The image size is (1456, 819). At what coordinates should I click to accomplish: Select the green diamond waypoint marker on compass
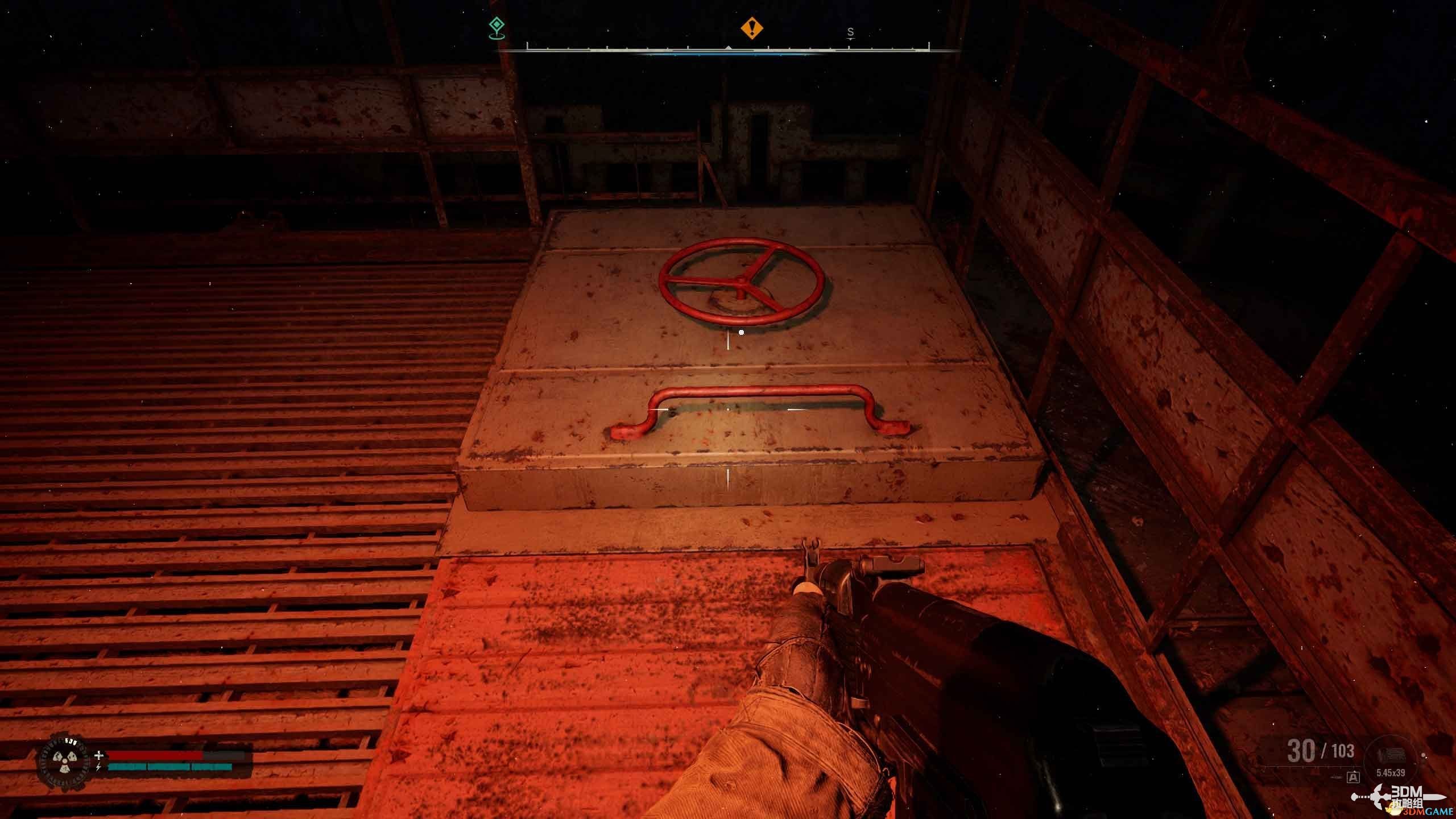pyautogui.click(x=497, y=27)
